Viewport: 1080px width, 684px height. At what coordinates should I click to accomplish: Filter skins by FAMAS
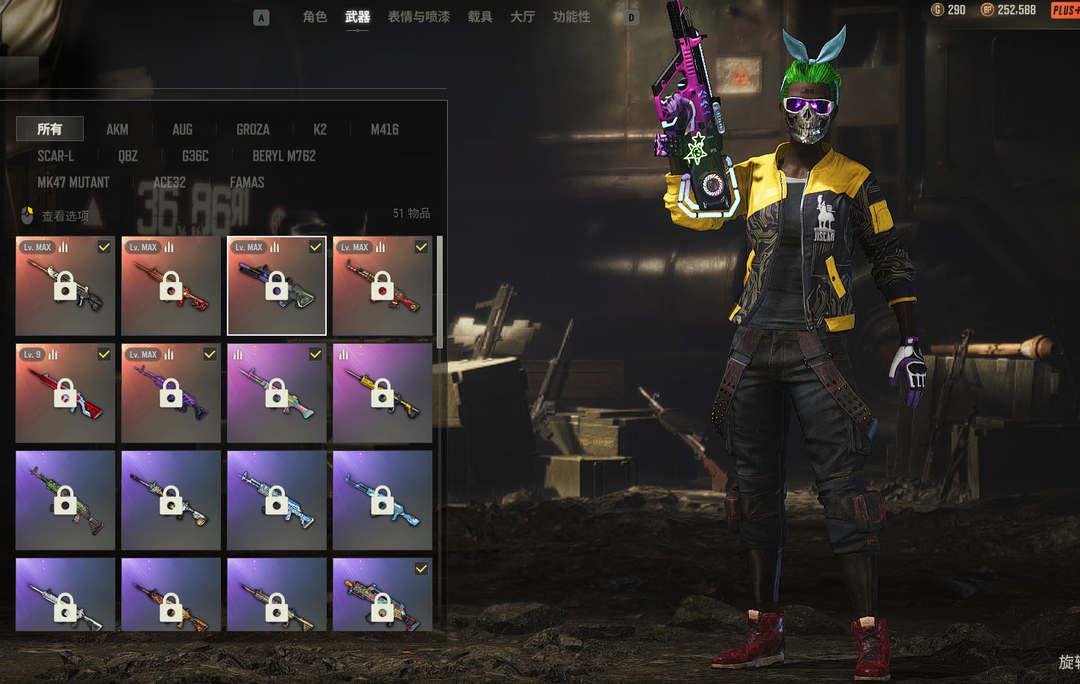[247, 183]
